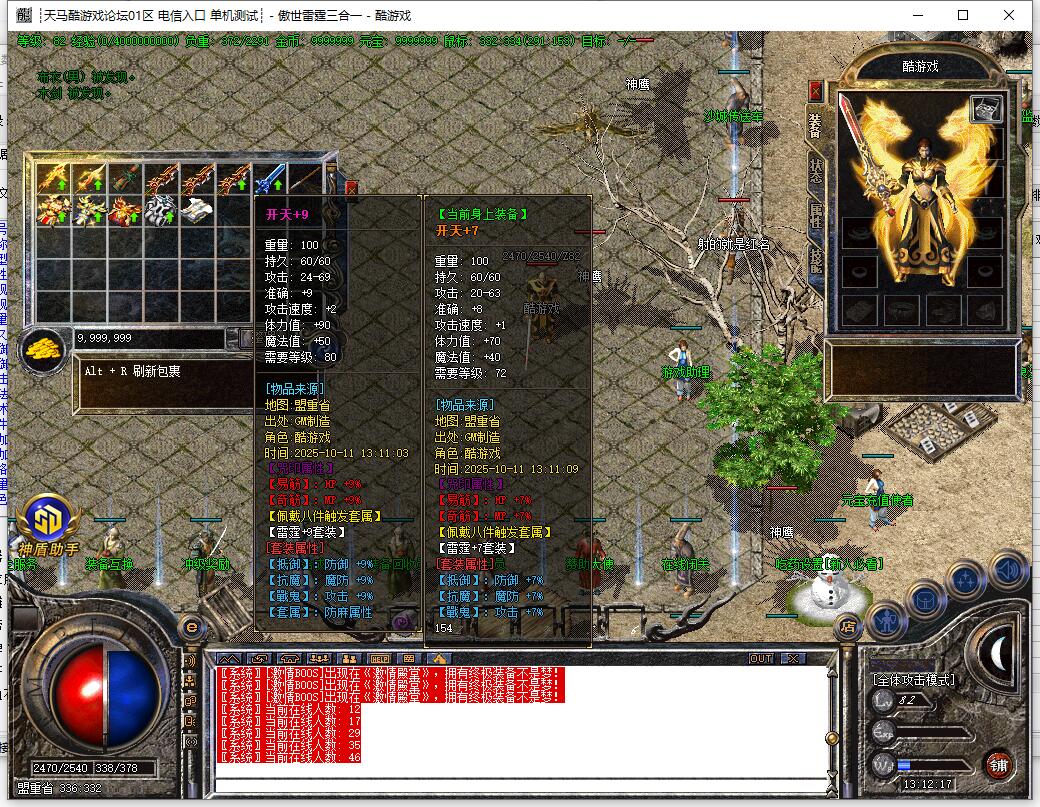The width and height of the screenshot is (1040, 807).
Task: Maximize the game window
Action: coord(963,15)
